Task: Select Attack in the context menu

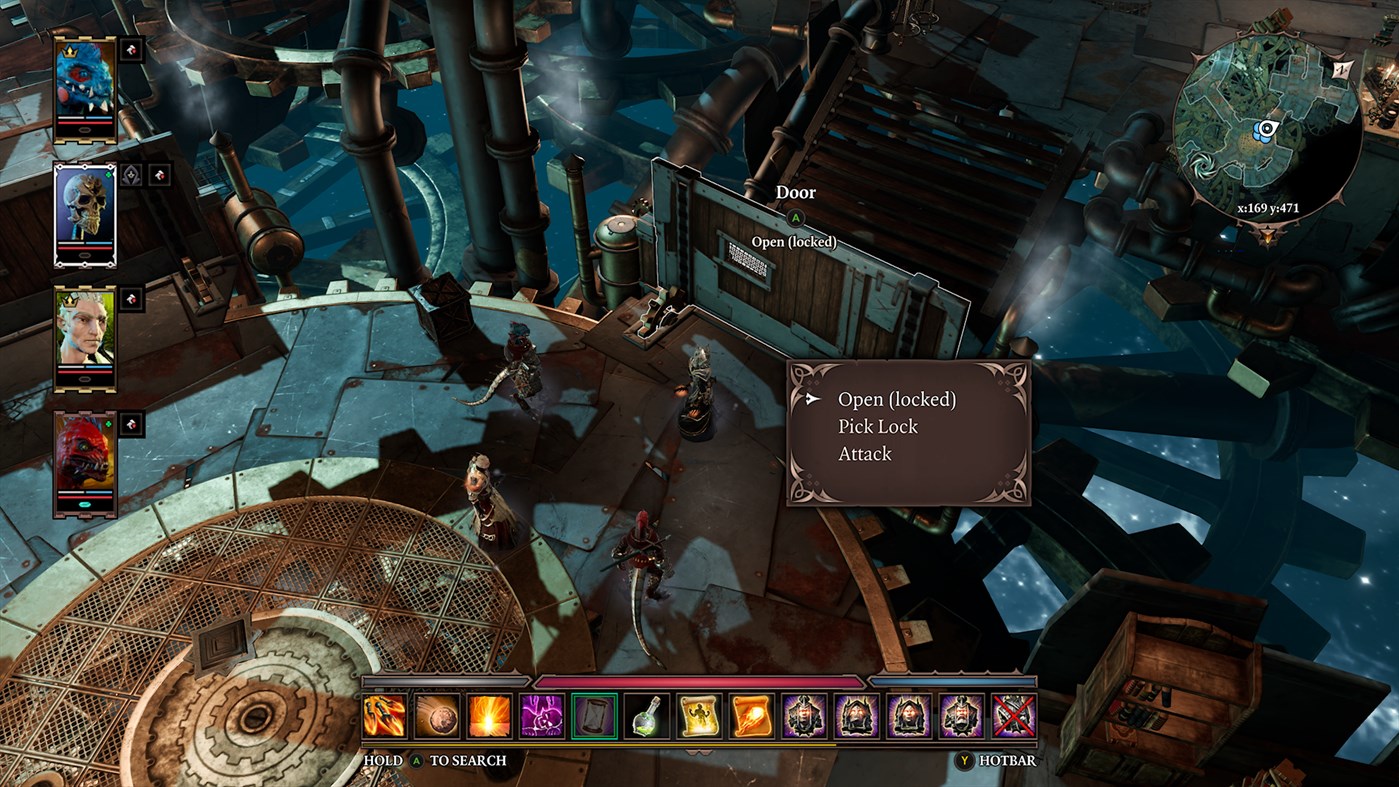Action: [865, 453]
